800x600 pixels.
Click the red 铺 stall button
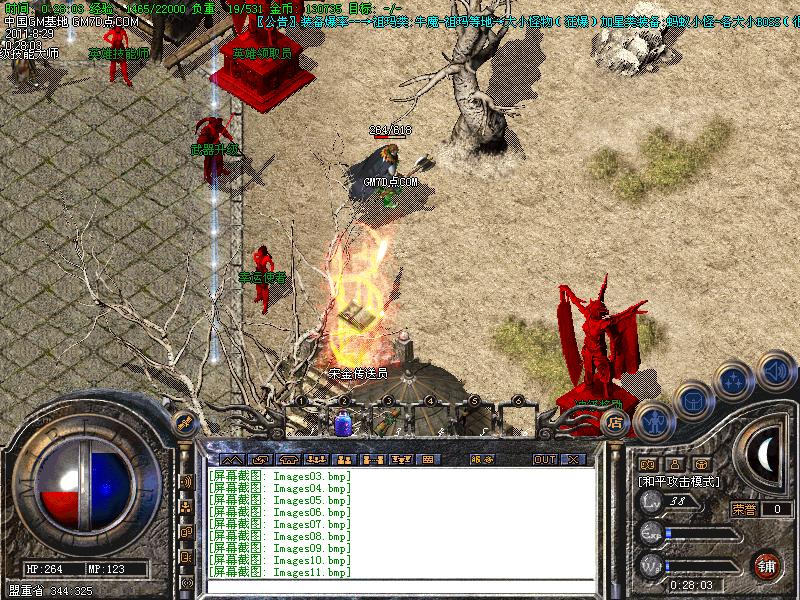(x=768, y=564)
